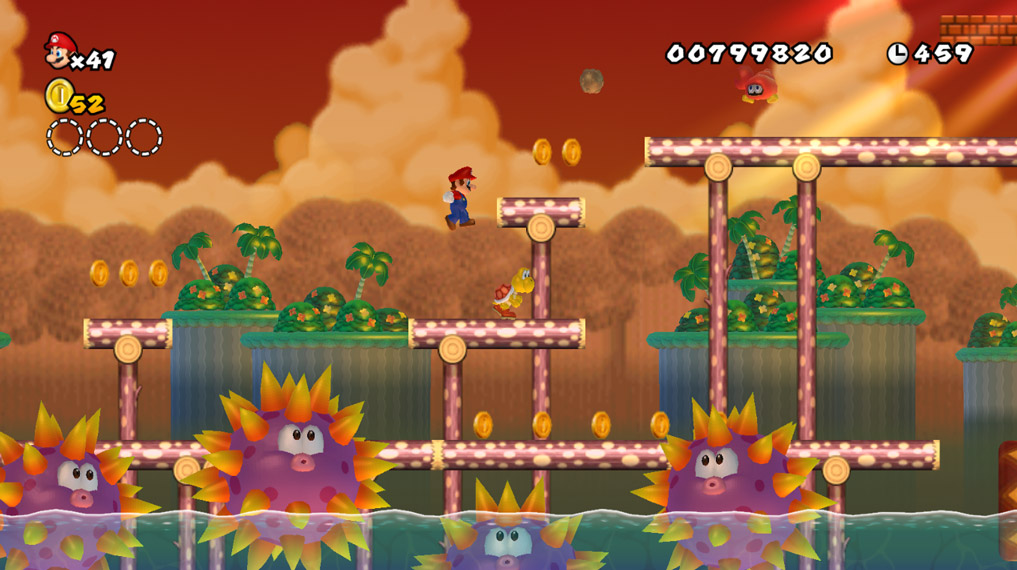Click the Mario head lives icon
Viewport: 1017px width, 570px height.
click(59, 50)
